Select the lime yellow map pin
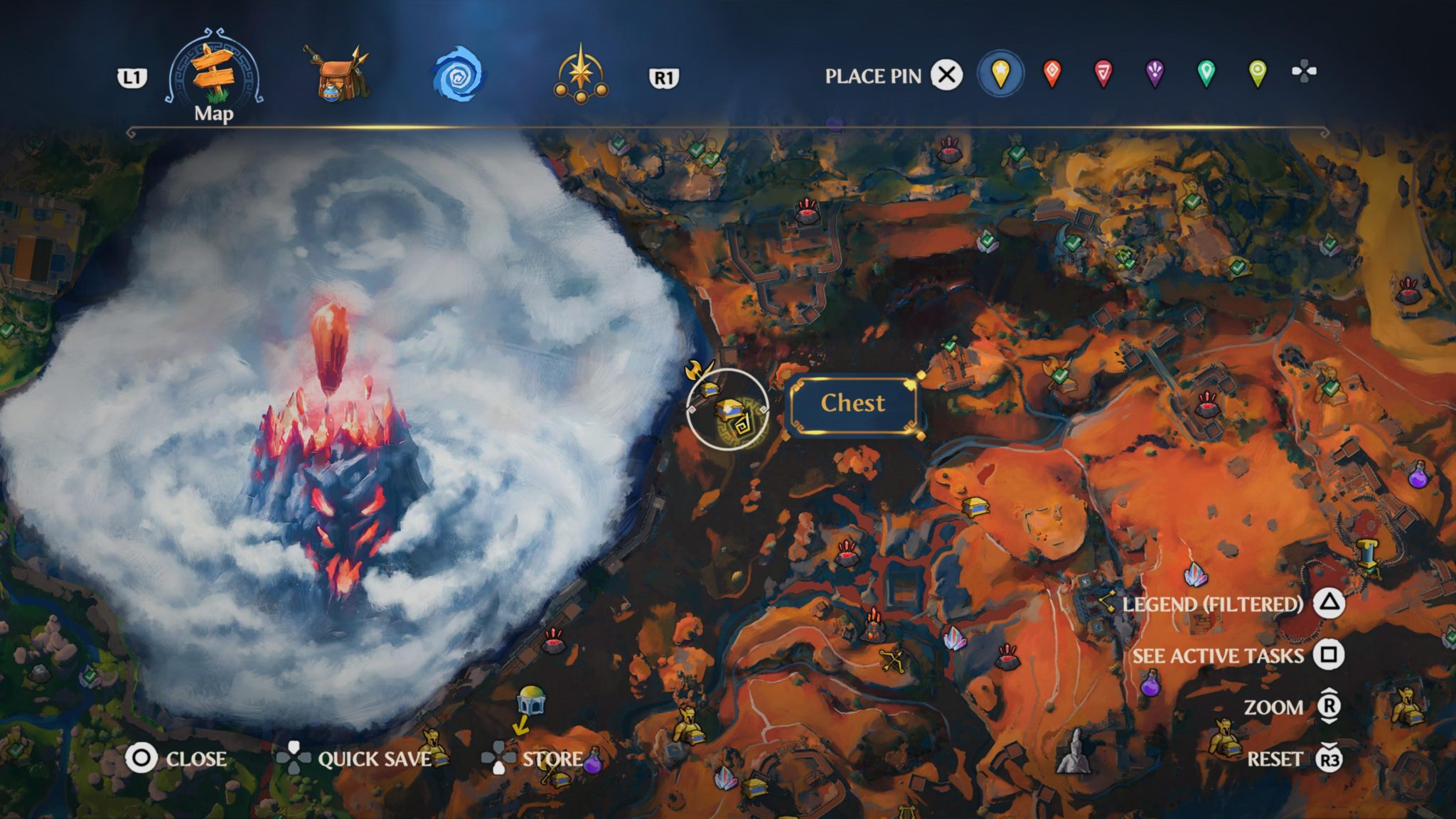The width and height of the screenshot is (1456, 819). [1257, 73]
